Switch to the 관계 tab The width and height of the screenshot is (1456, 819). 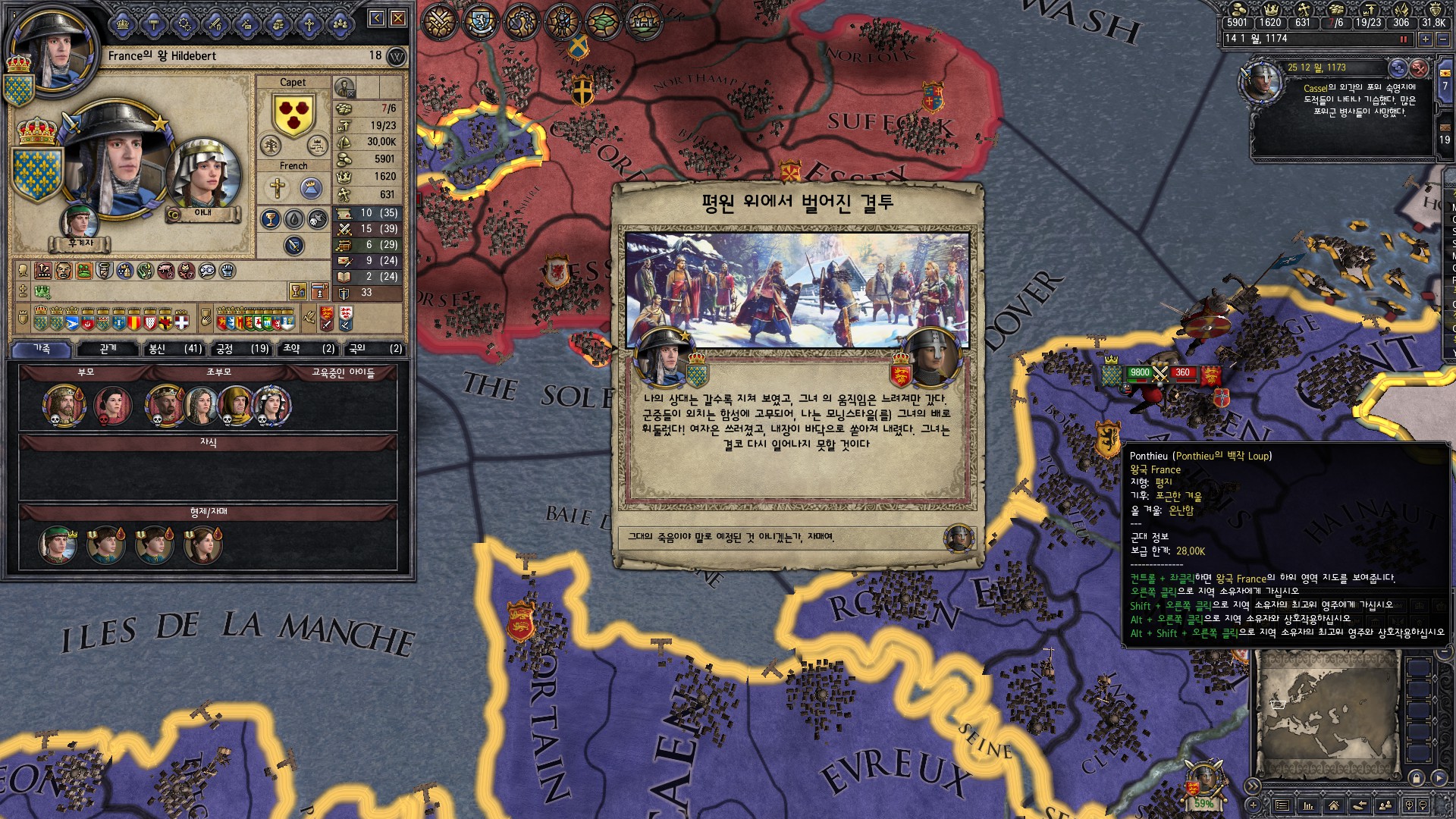[x=108, y=349]
